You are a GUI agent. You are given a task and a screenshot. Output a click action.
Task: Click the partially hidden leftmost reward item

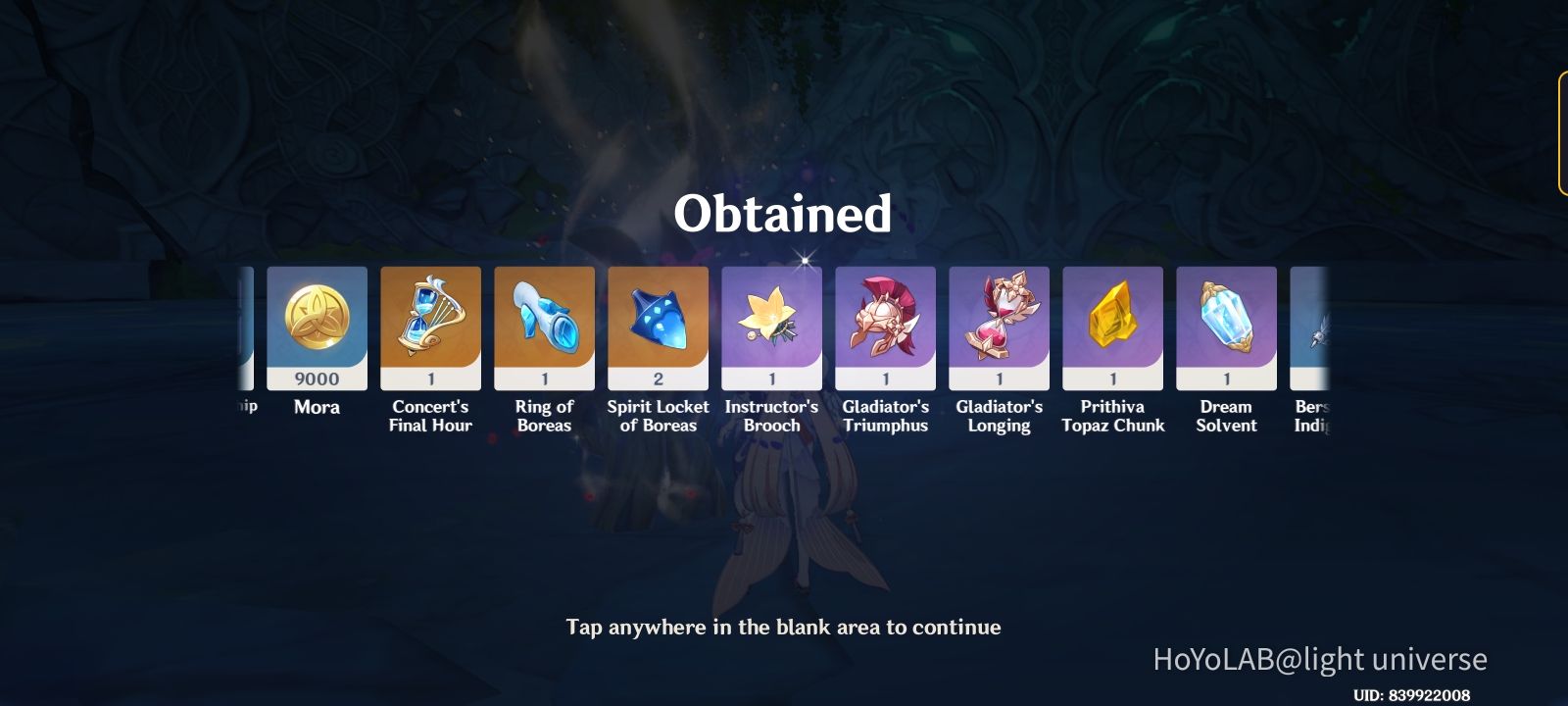pyautogui.click(x=245, y=324)
